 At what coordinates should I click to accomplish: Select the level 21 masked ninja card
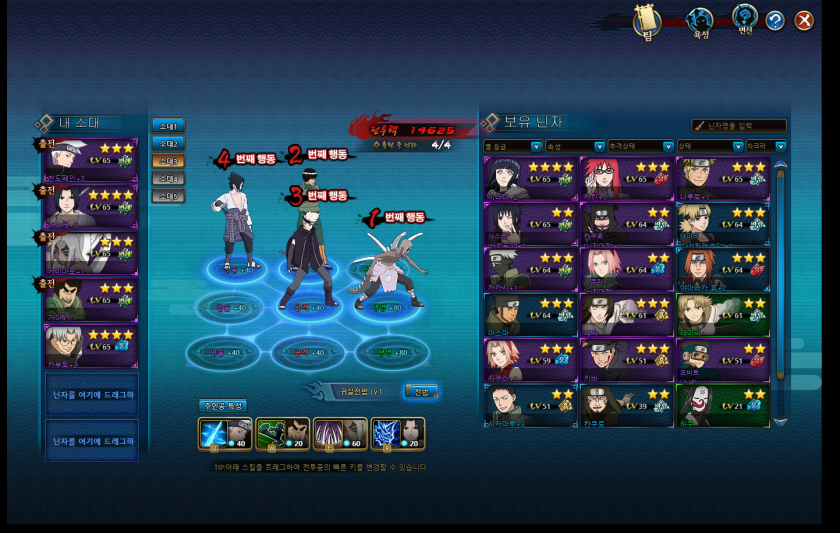pyautogui.click(x=722, y=404)
